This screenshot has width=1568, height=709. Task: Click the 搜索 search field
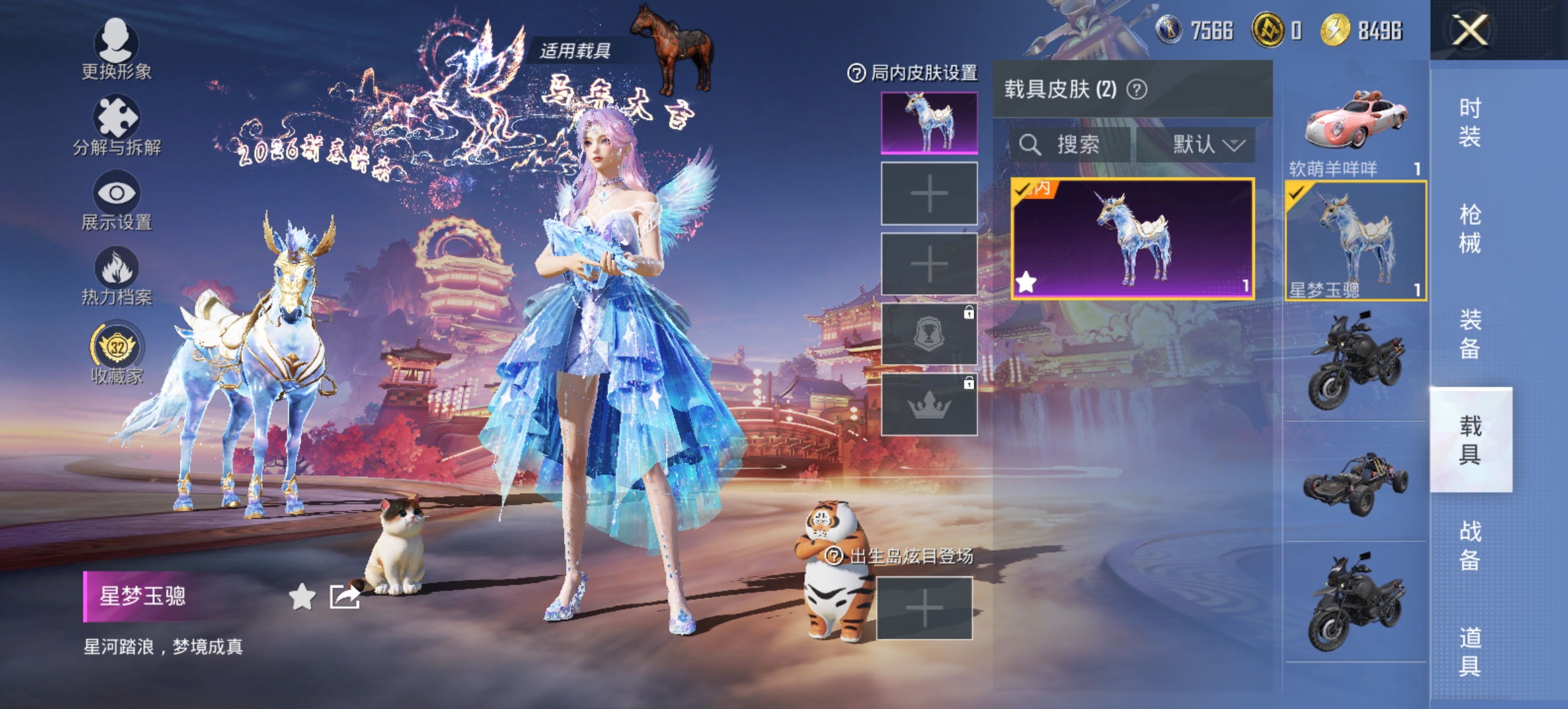coord(1070,144)
